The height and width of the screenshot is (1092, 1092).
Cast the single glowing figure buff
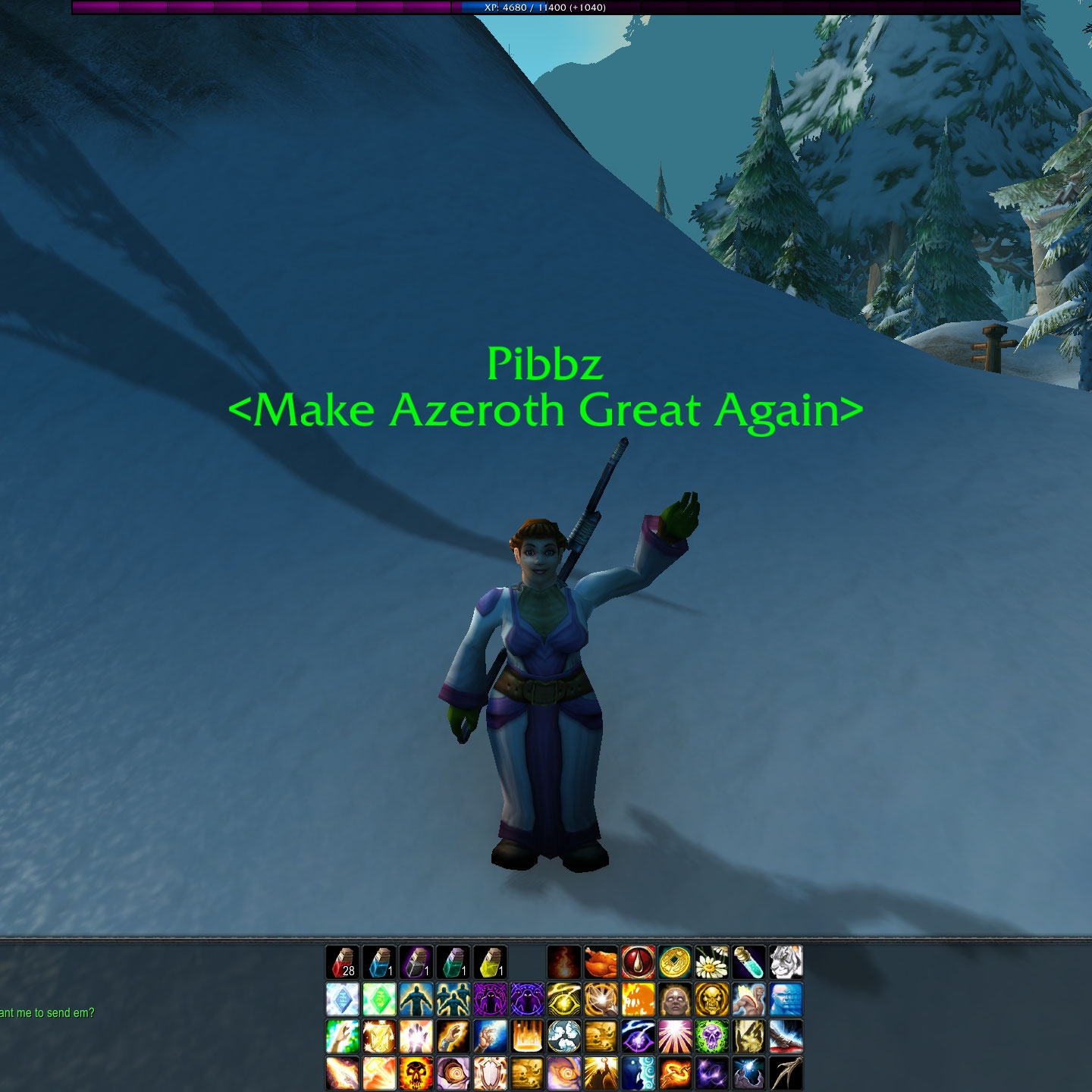click(x=416, y=999)
